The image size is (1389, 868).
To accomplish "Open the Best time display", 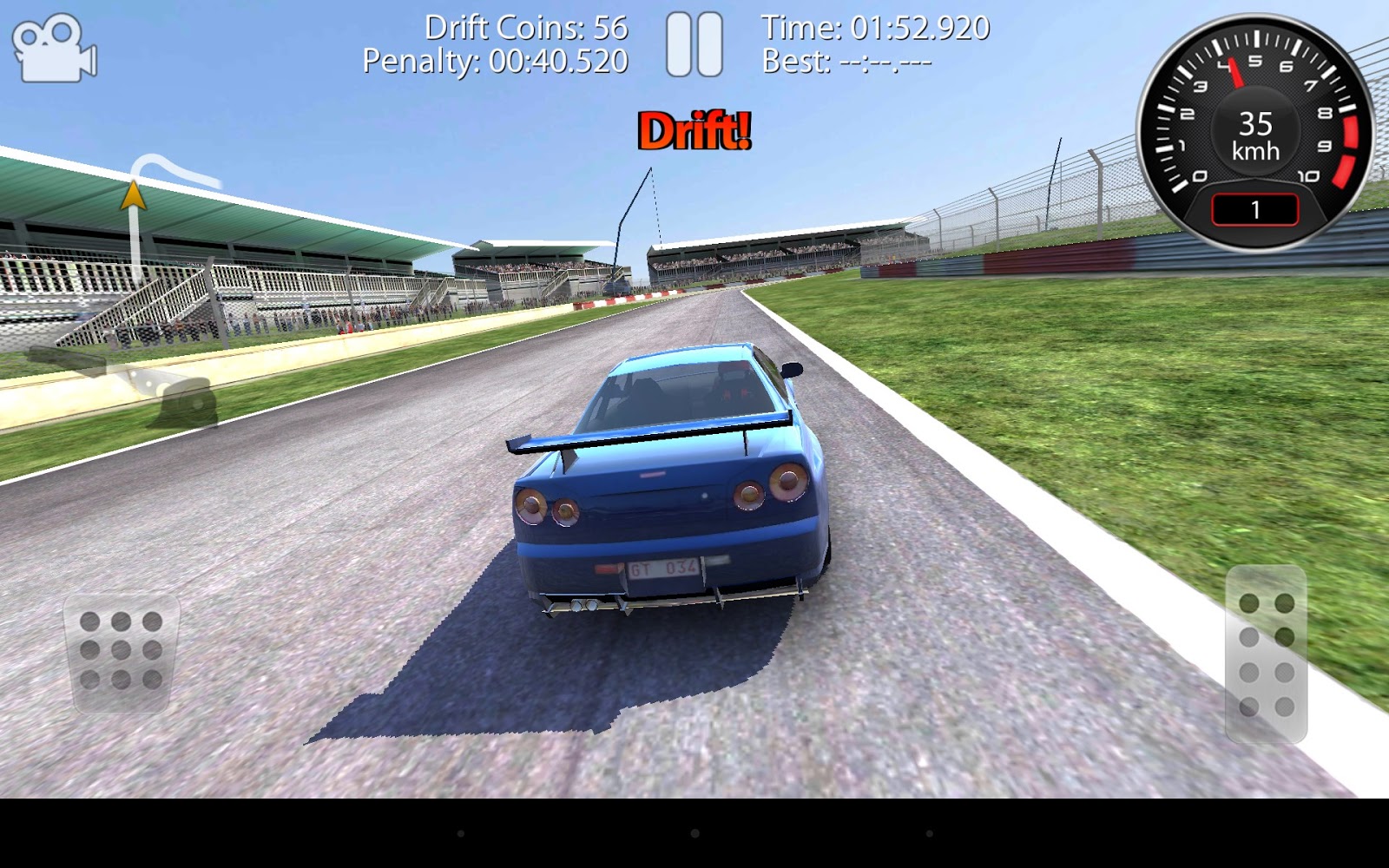I will (x=846, y=61).
